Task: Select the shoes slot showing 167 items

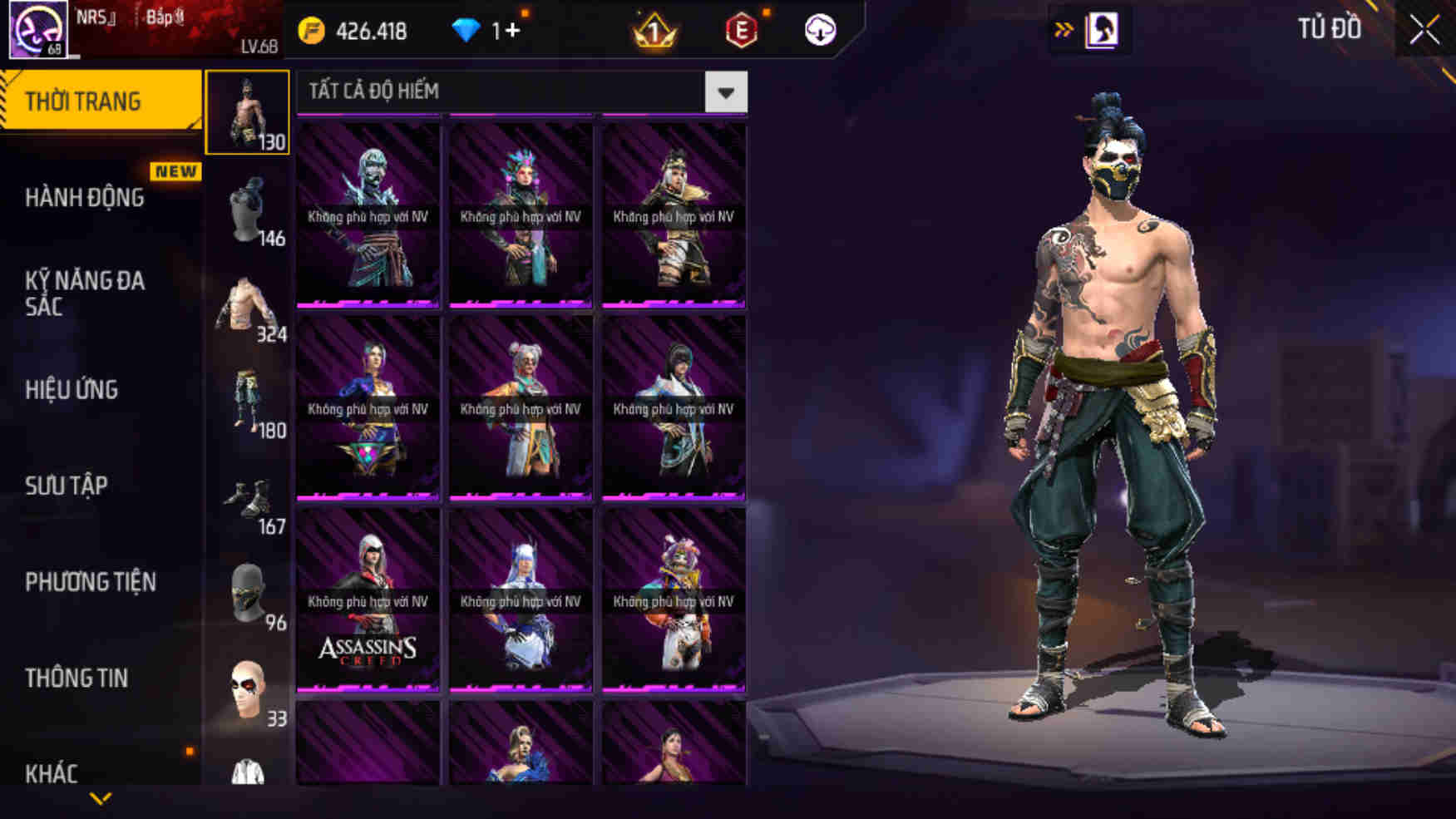Action: coord(247,496)
